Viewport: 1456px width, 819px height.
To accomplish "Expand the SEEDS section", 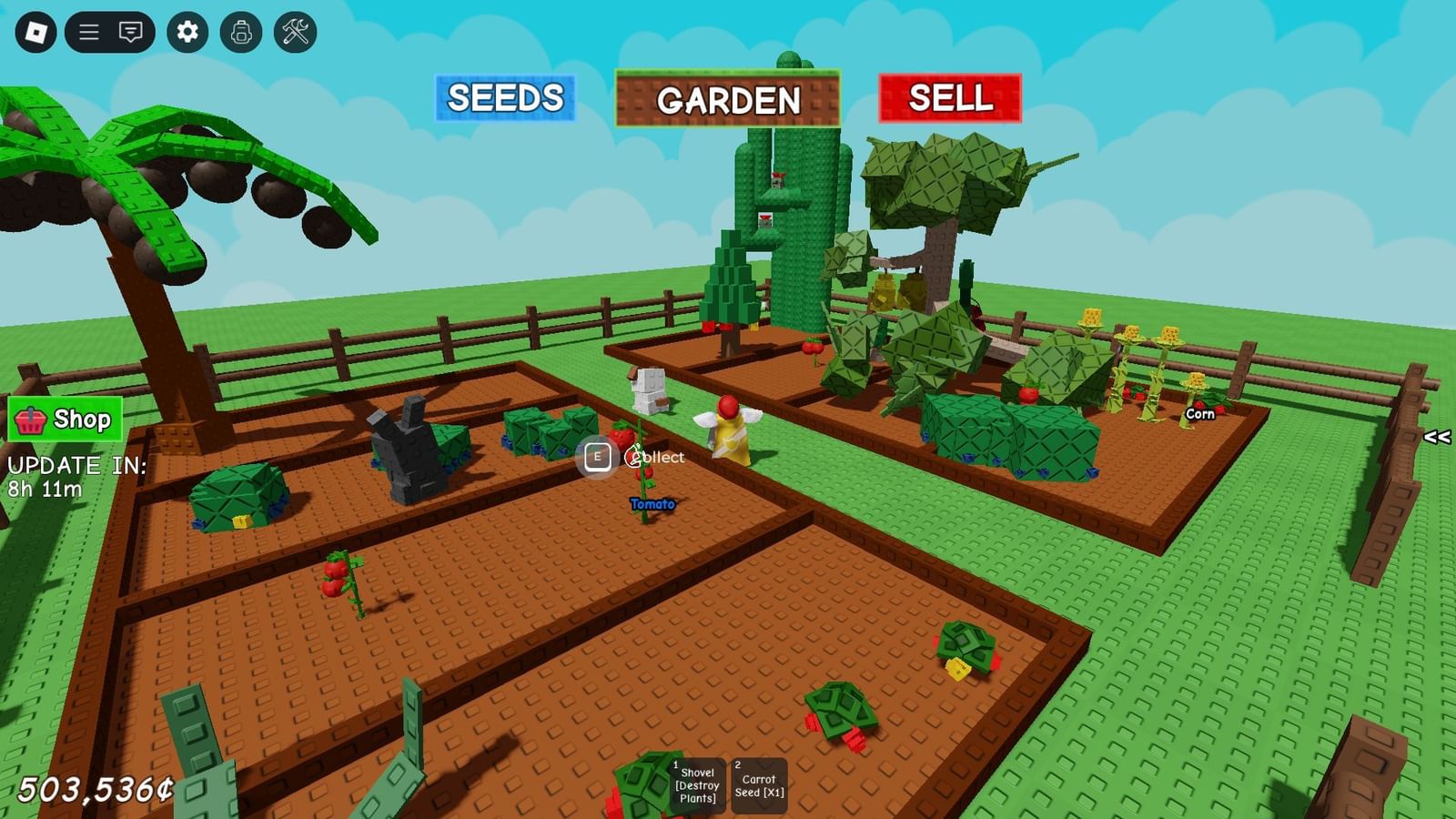I will point(504,98).
